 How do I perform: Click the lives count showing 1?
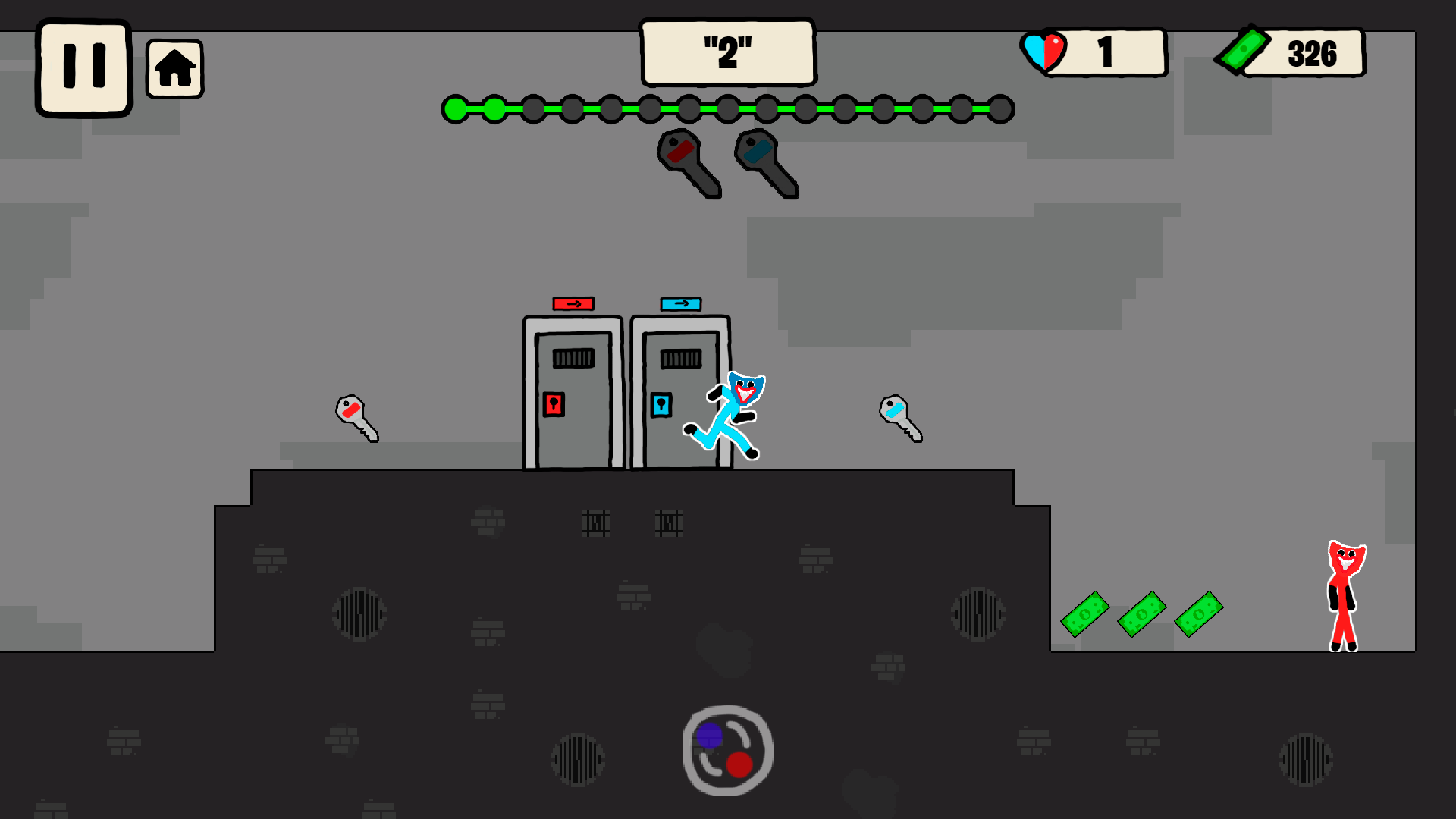pyautogui.click(x=1105, y=50)
